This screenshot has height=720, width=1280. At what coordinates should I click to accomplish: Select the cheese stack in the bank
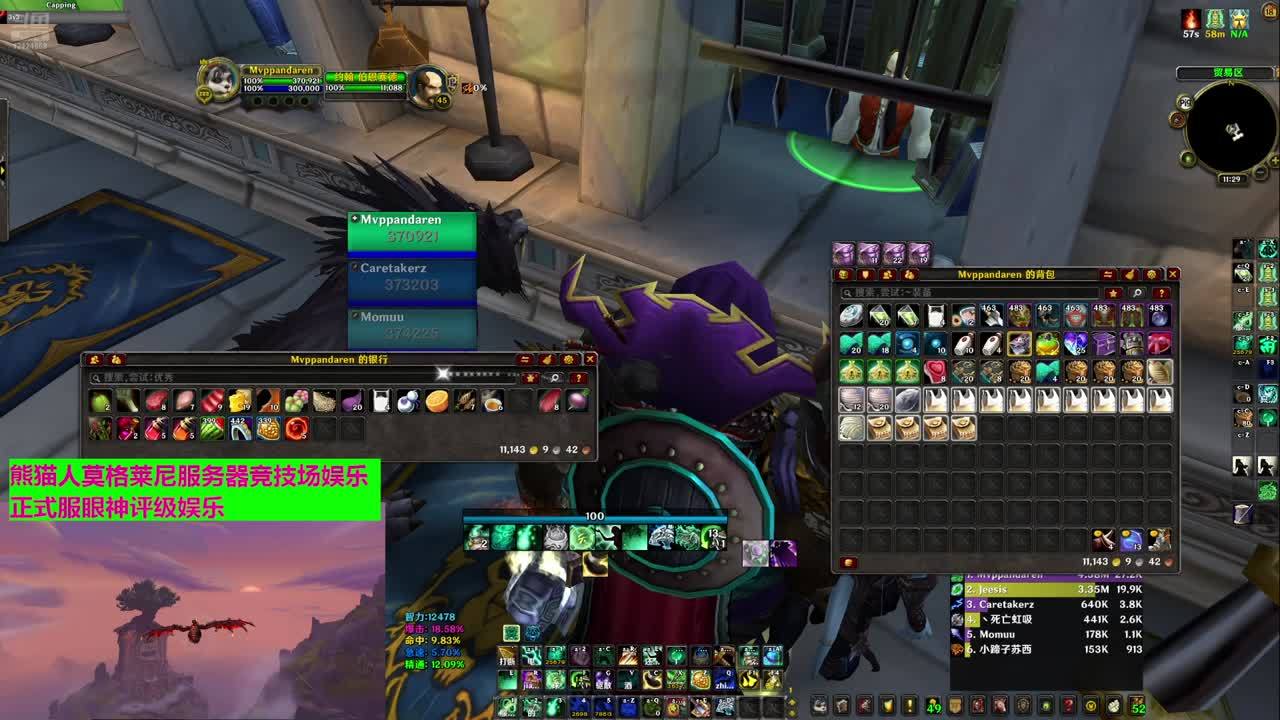pyautogui.click(x=240, y=402)
